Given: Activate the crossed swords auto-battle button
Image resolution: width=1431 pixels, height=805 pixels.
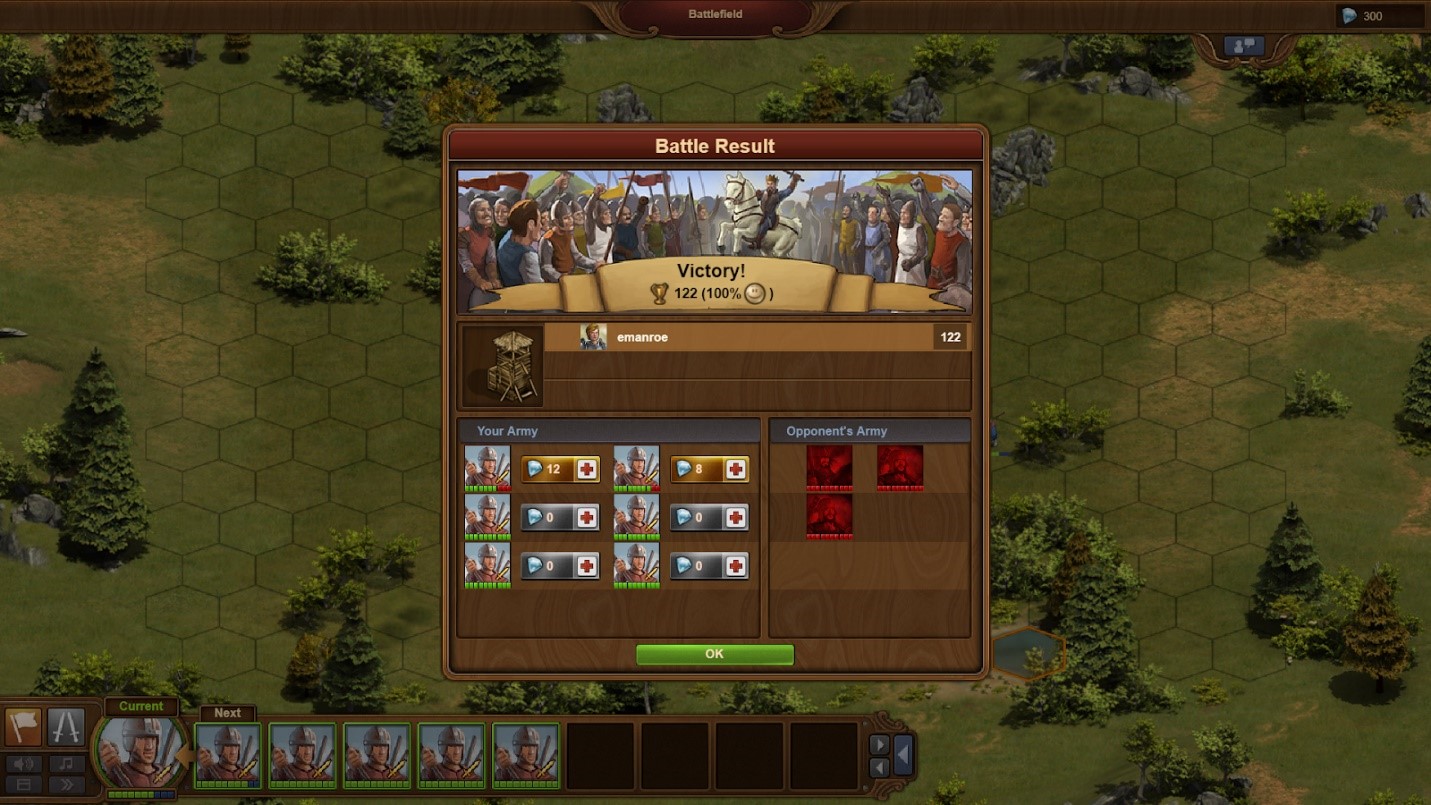Looking at the screenshot, I should (x=66, y=727).
